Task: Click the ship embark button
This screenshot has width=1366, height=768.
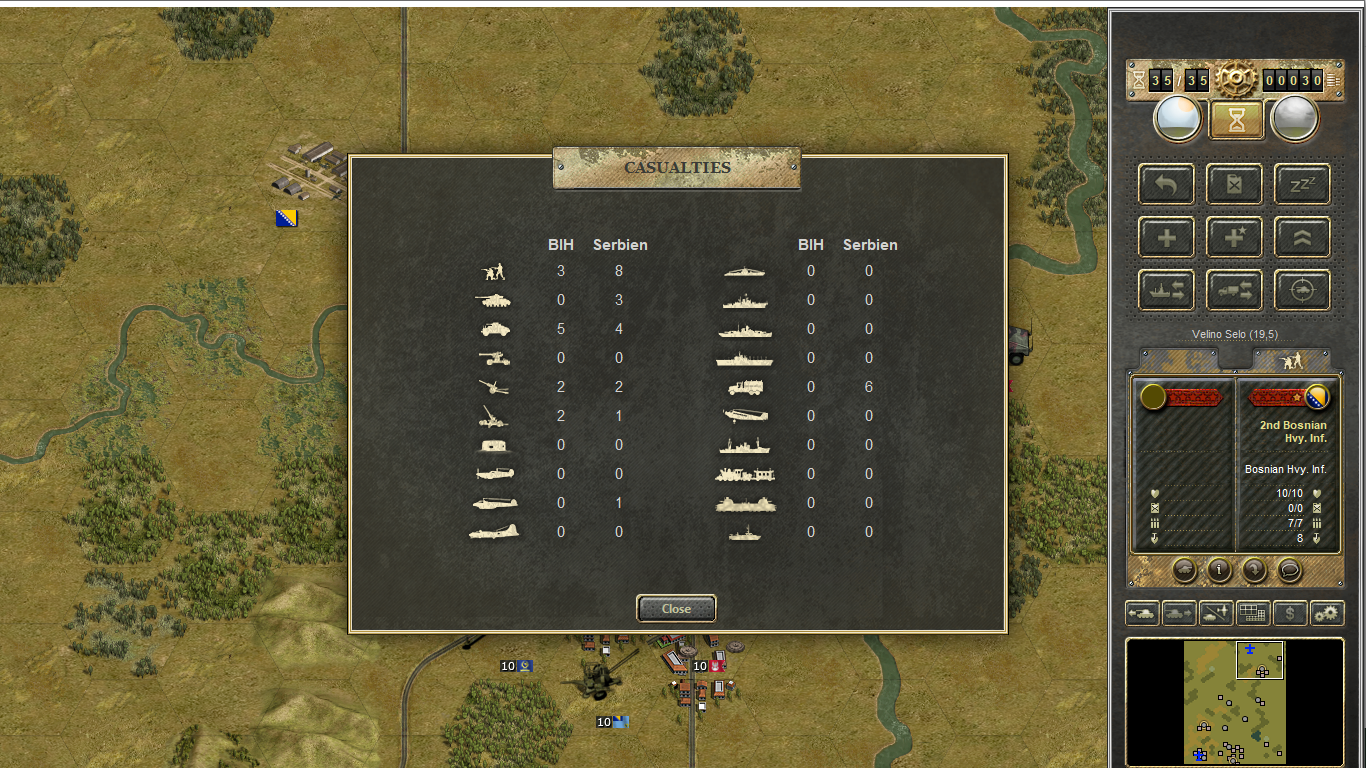Action: tap(1166, 290)
